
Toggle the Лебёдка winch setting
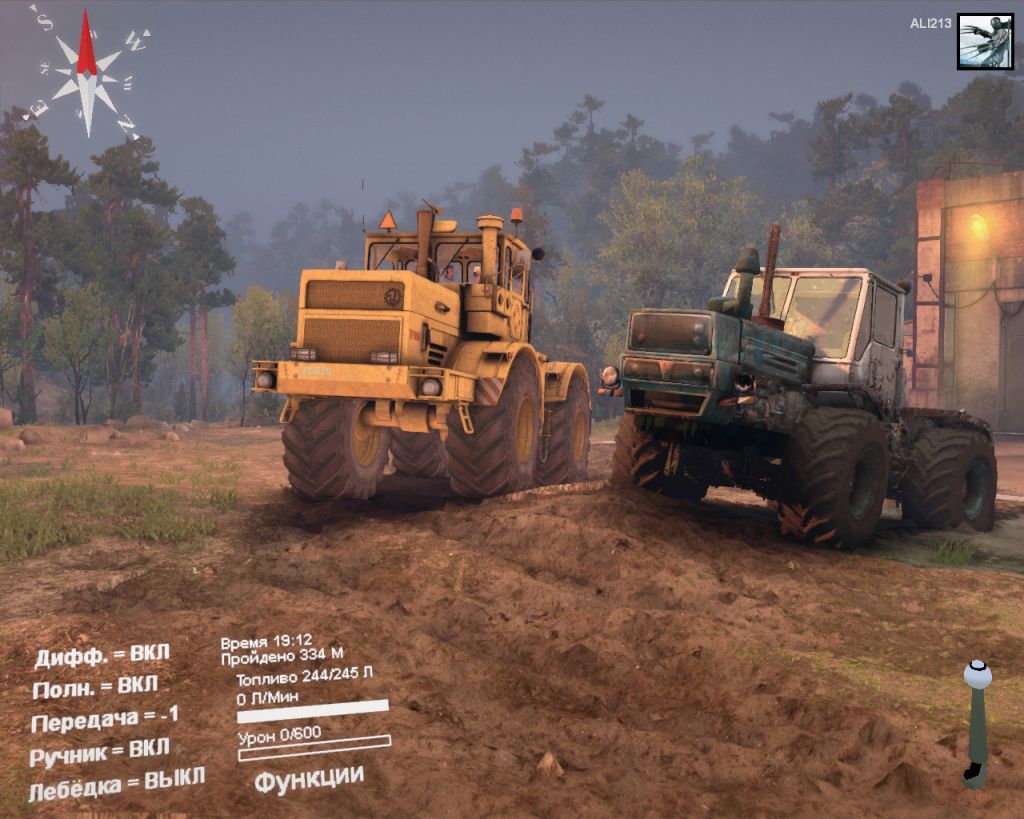[x=116, y=782]
